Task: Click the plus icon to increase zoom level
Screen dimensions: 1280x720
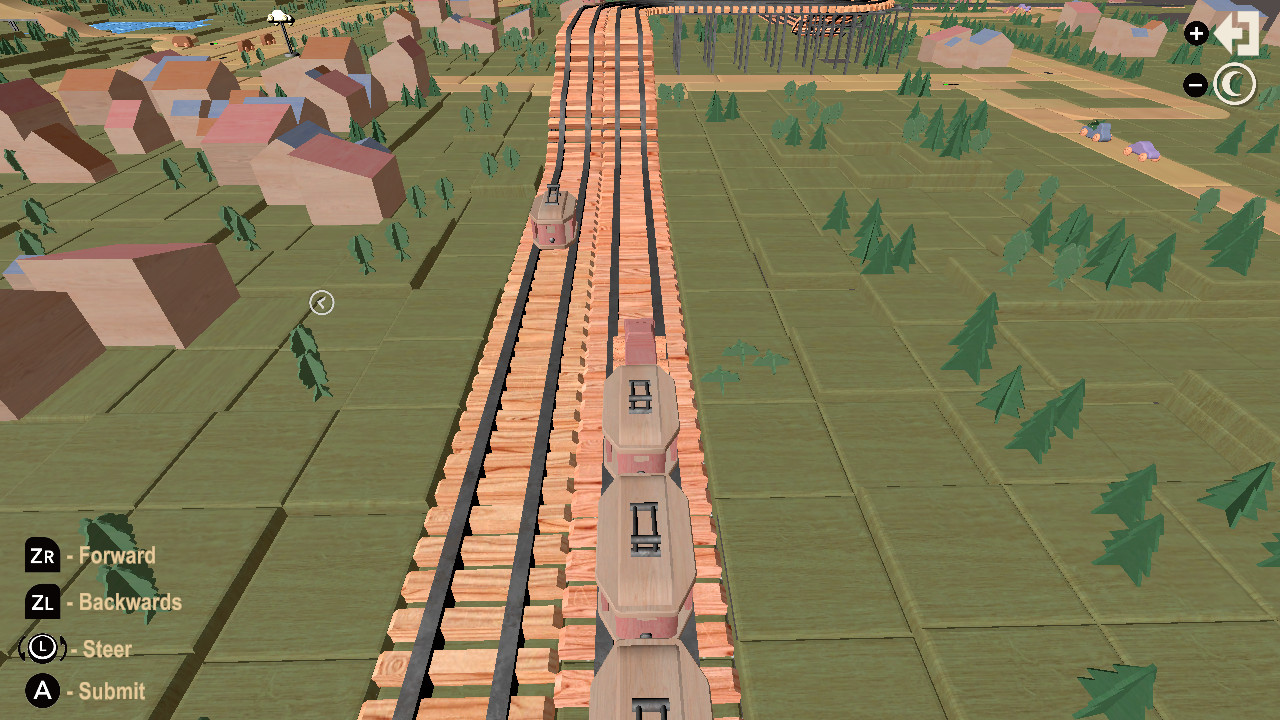Action: (1196, 33)
